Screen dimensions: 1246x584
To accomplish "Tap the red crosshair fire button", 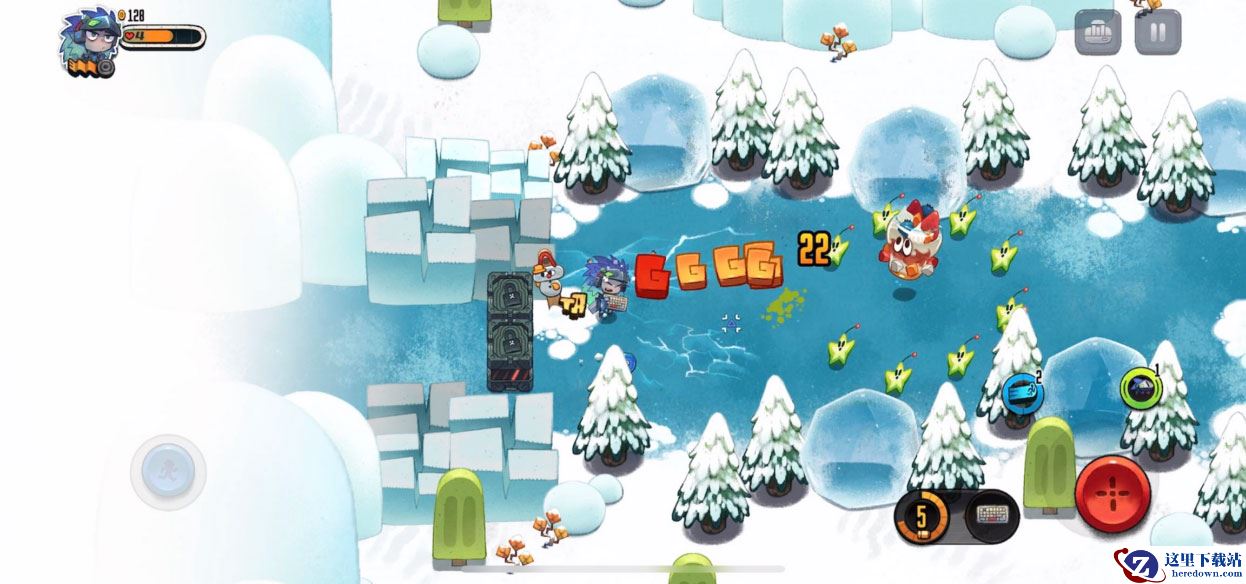I will (x=1112, y=495).
